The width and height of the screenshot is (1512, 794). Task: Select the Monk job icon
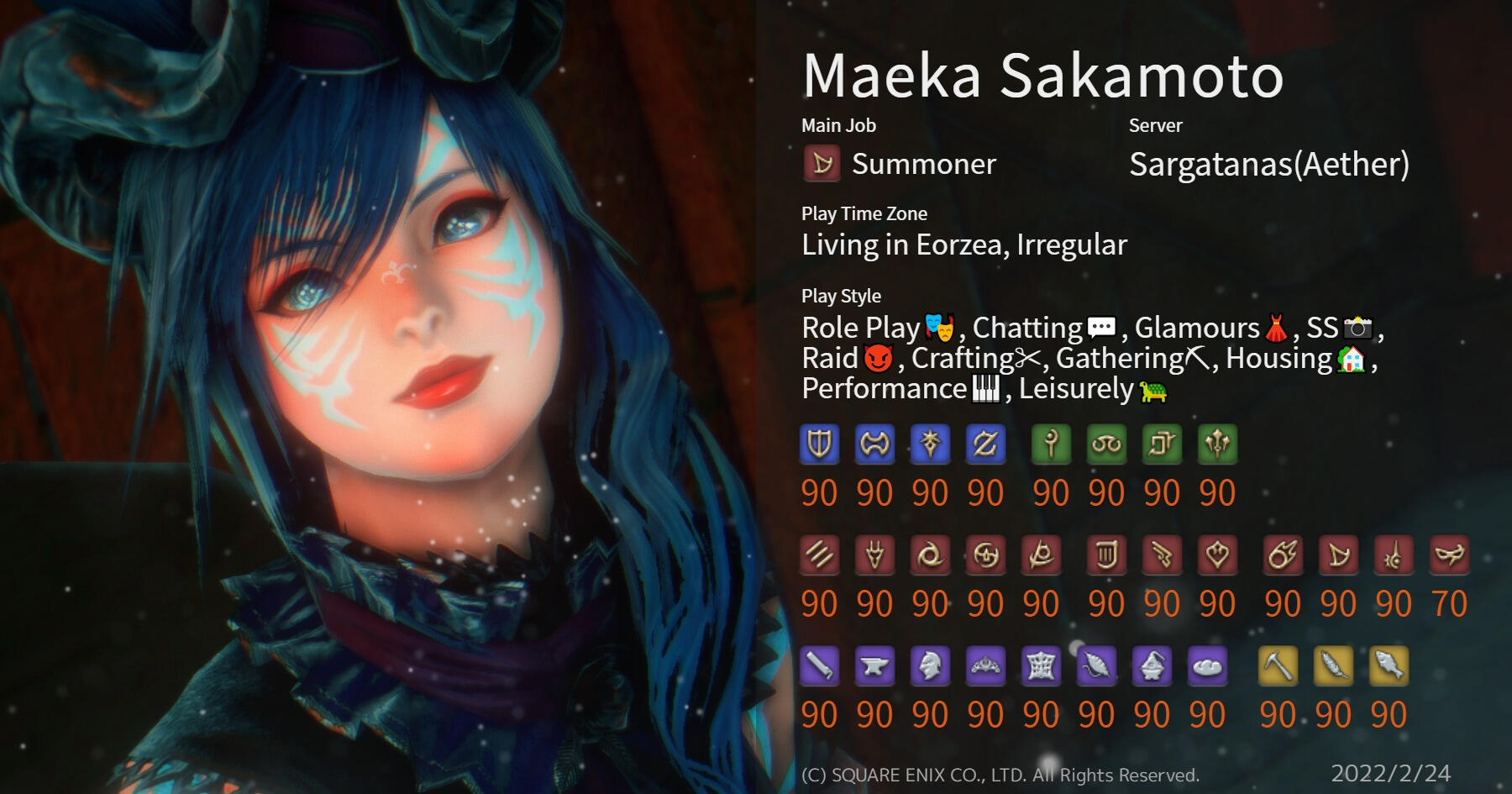click(819, 555)
